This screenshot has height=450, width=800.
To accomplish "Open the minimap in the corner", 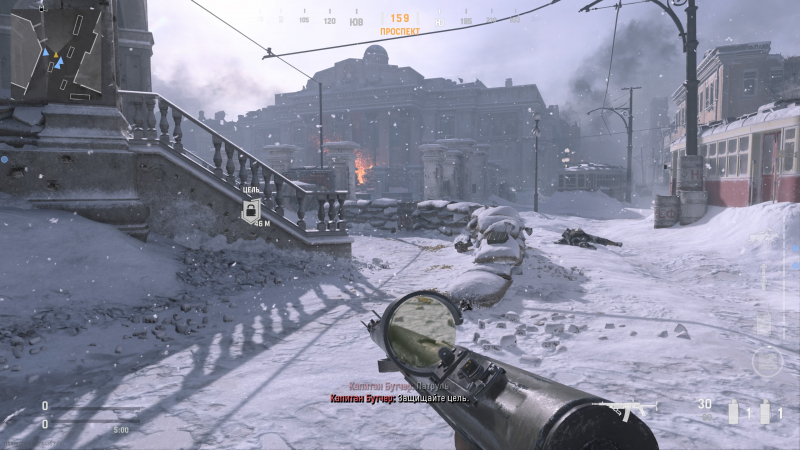I will point(56,54).
